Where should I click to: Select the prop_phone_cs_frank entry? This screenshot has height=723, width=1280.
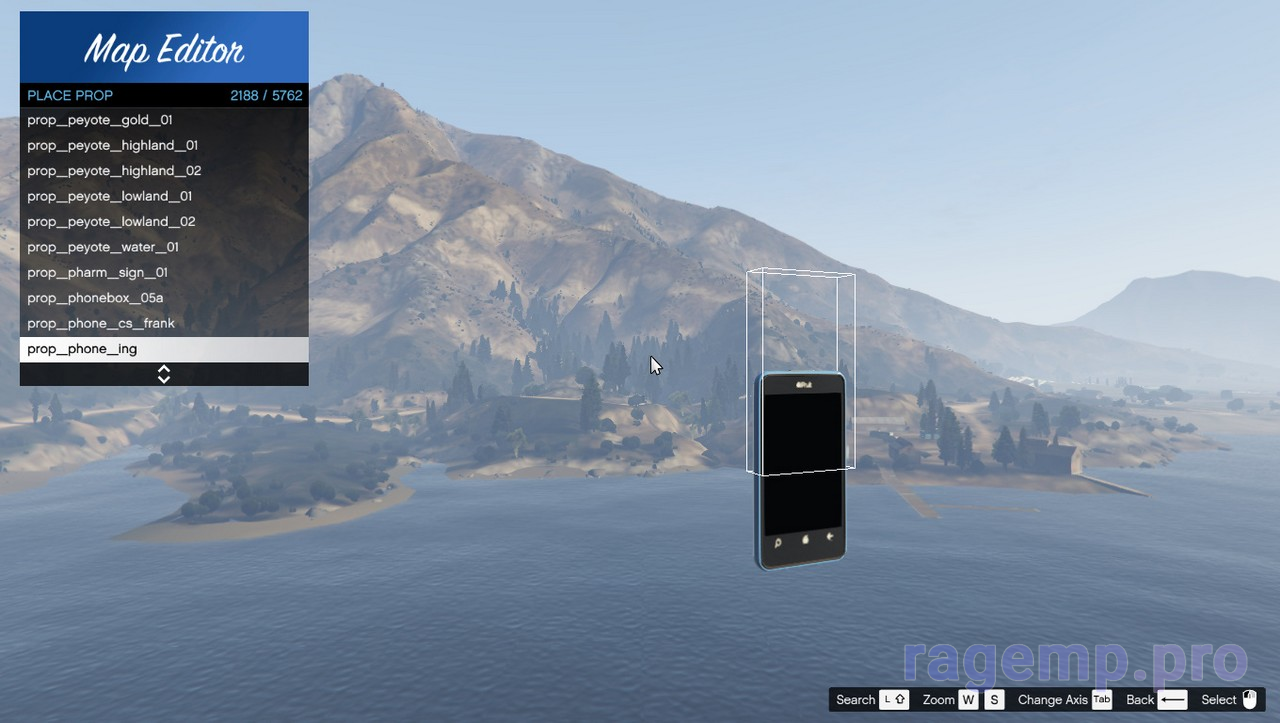coord(101,324)
